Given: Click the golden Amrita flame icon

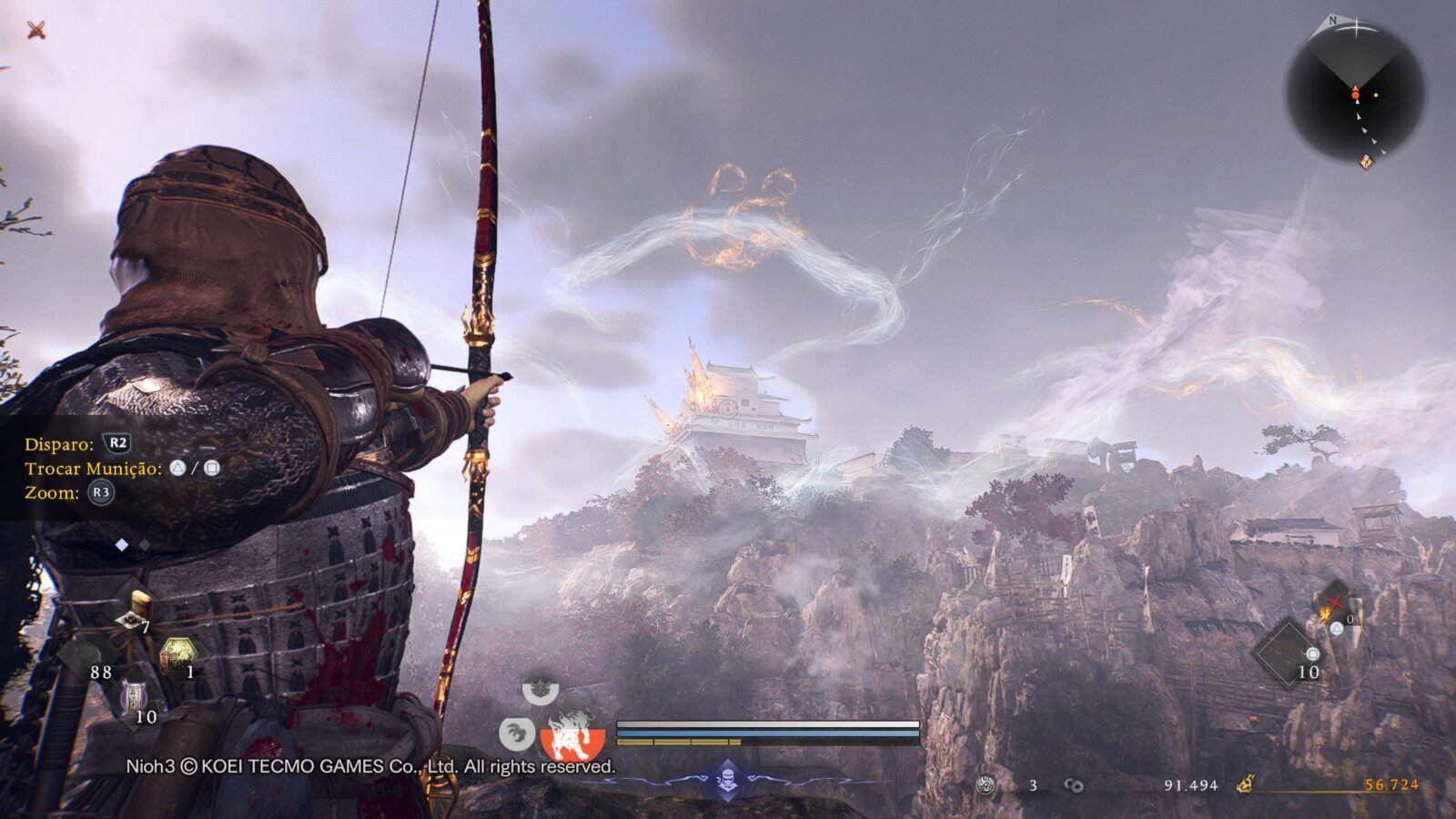Looking at the screenshot, I should [x=1246, y=784].
